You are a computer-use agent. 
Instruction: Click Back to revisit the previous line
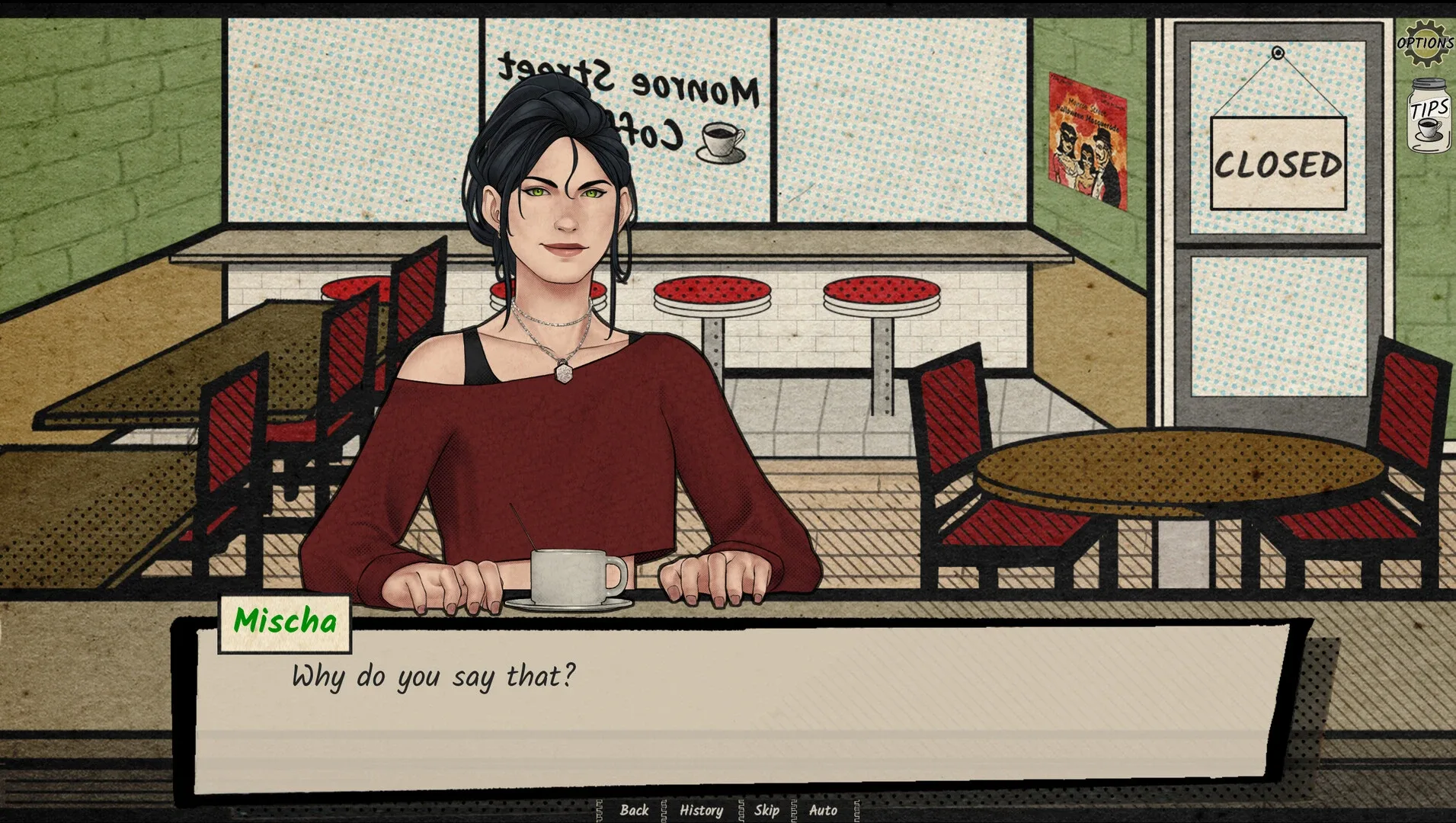click(634, 811)
